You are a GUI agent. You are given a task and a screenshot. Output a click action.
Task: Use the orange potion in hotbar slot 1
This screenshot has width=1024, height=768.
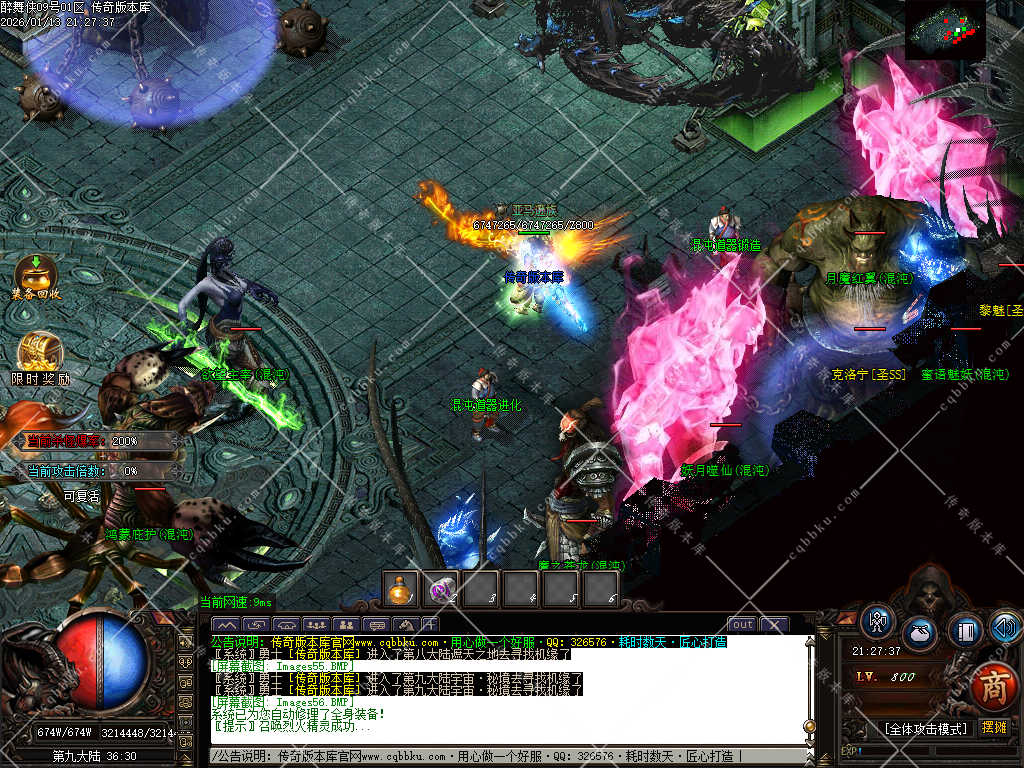tap(401, 590)
